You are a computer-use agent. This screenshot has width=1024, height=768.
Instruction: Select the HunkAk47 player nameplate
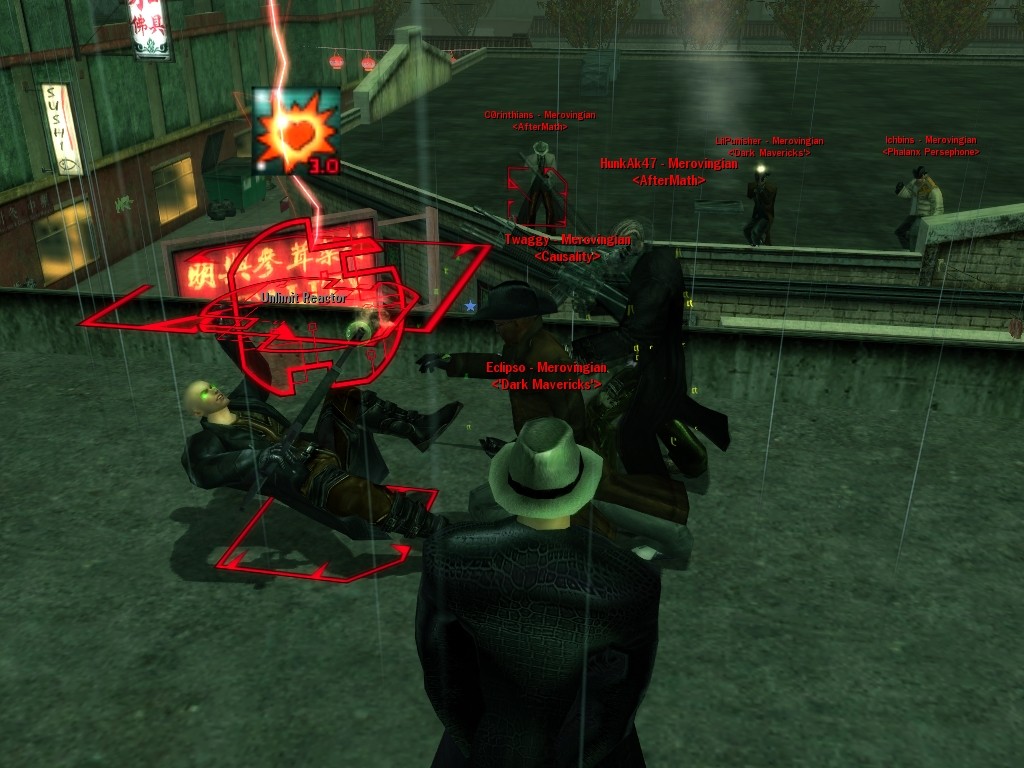click(x=668, y=164)
